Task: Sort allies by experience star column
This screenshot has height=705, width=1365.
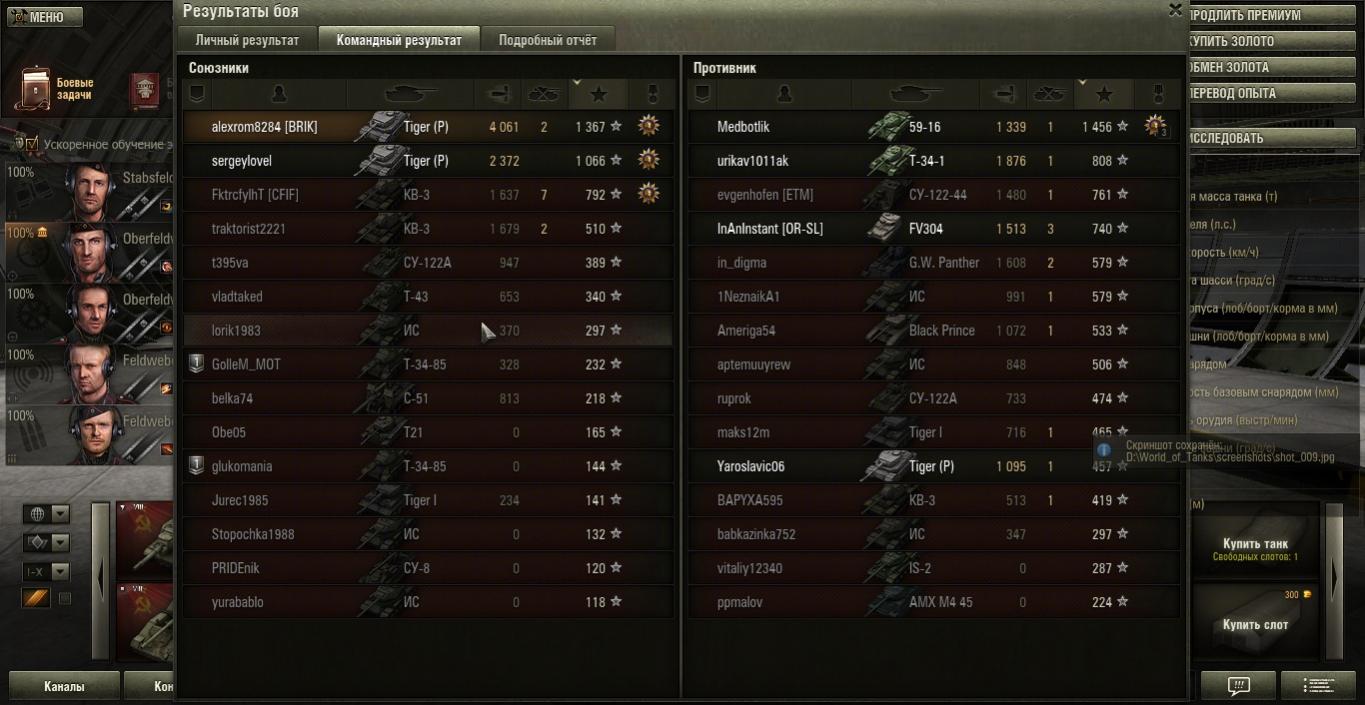Action: click(x=598, y=94)
